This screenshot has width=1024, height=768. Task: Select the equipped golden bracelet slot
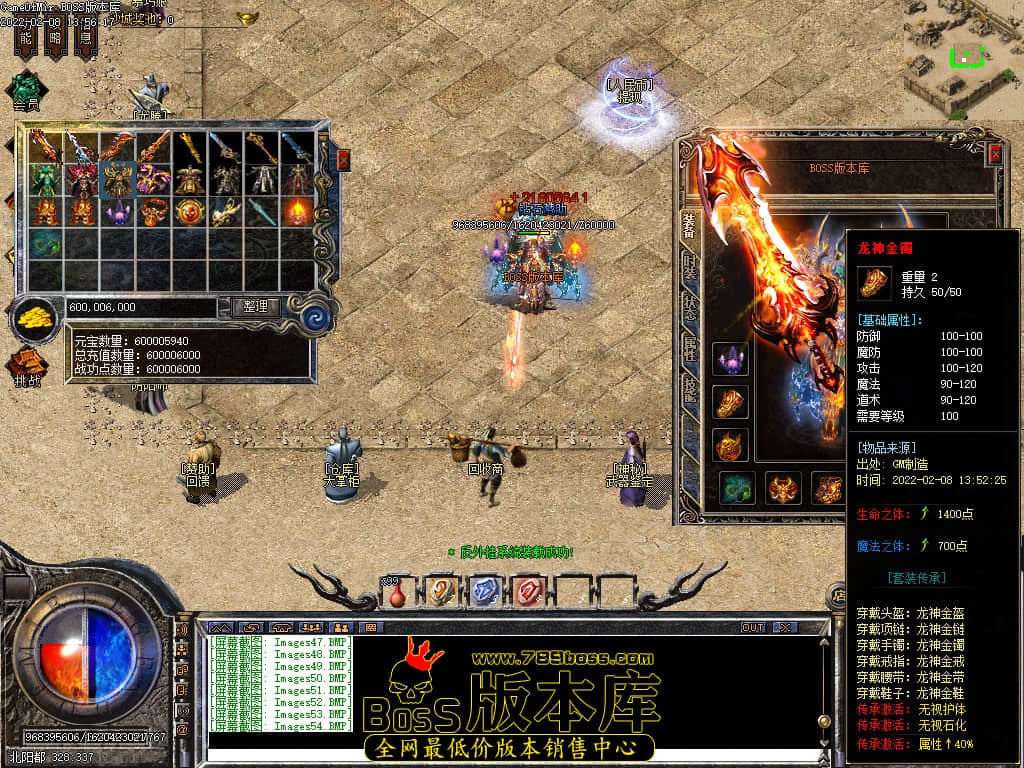(x=730, y=402)
